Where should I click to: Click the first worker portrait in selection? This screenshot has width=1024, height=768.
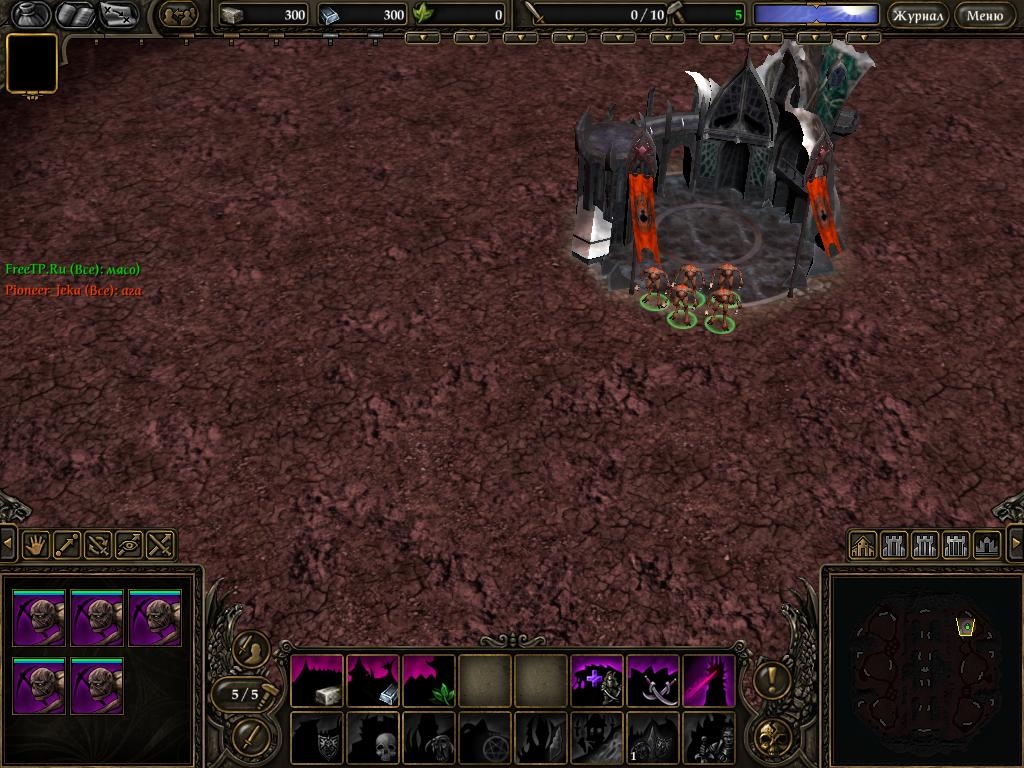click(x=39, y=619)
